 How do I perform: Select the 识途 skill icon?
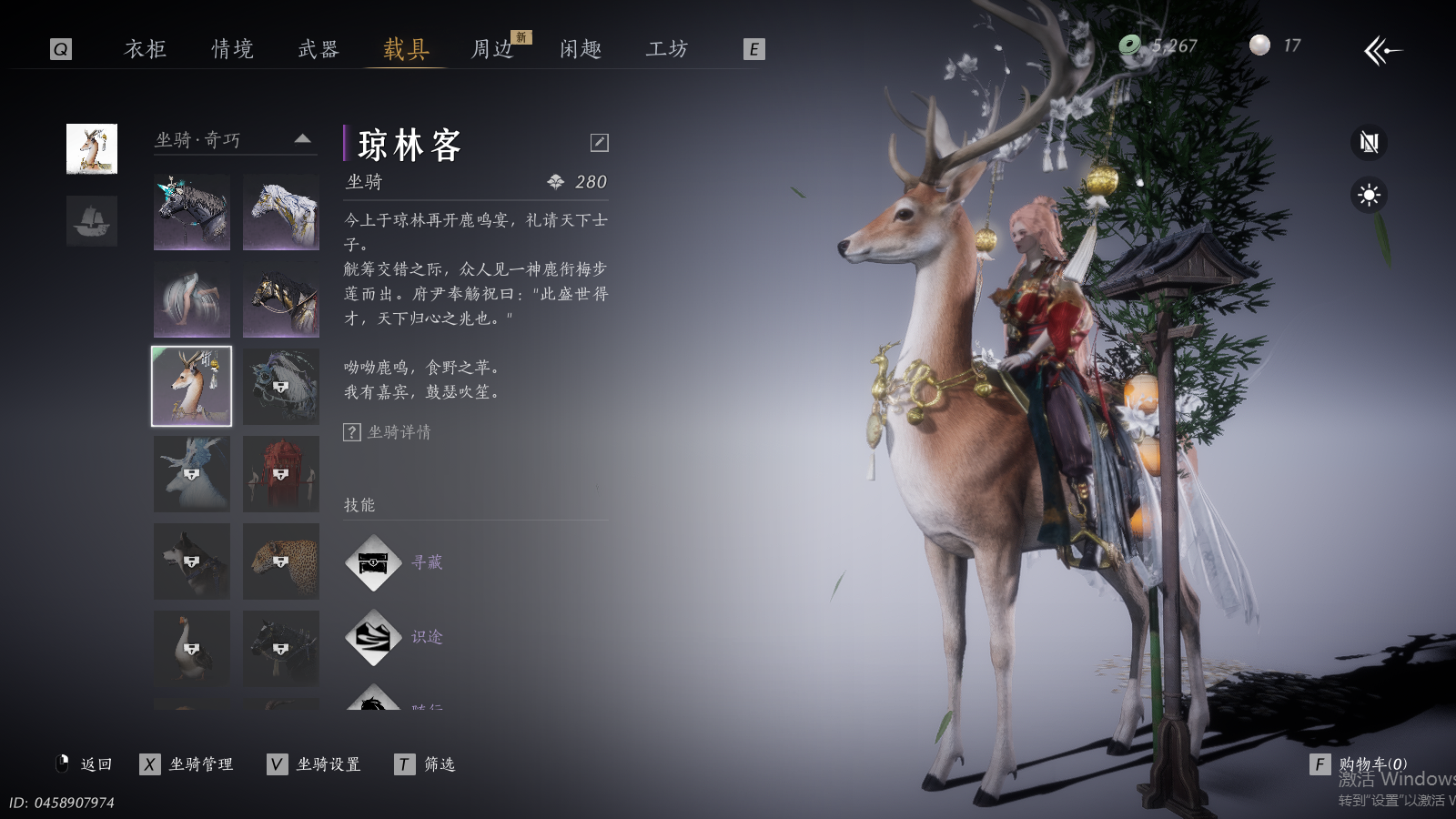click(373, 638)
